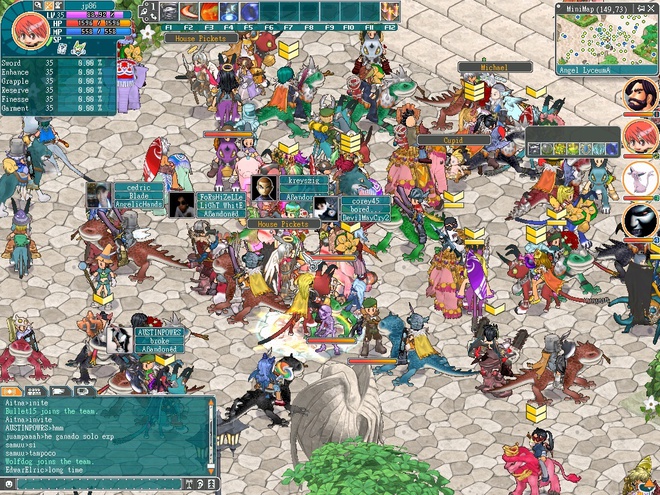
Task: Use the blue sparkle skill on F4
Action: coord(229,12)
